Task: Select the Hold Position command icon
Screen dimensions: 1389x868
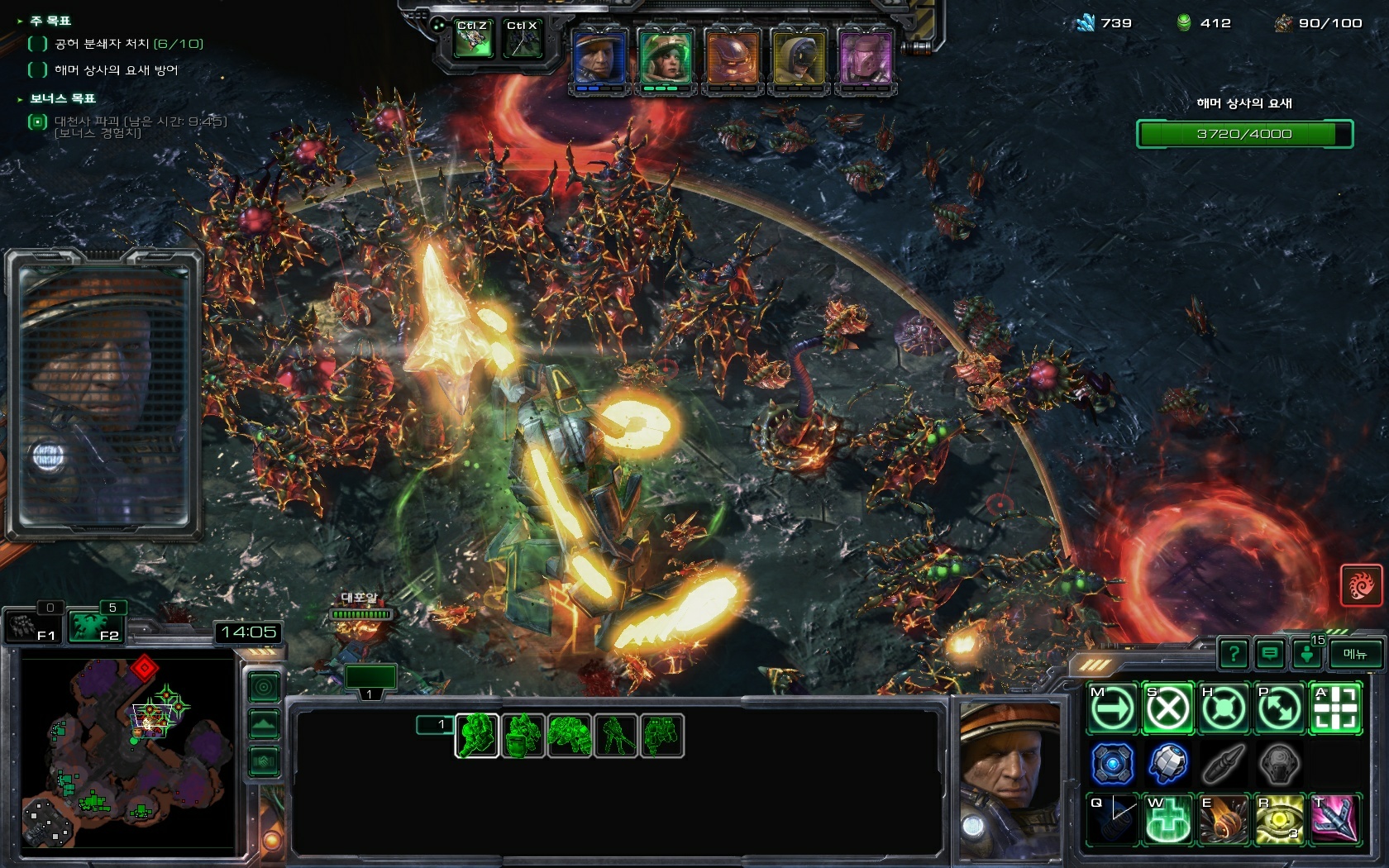Action: [x=1223, y=708]
